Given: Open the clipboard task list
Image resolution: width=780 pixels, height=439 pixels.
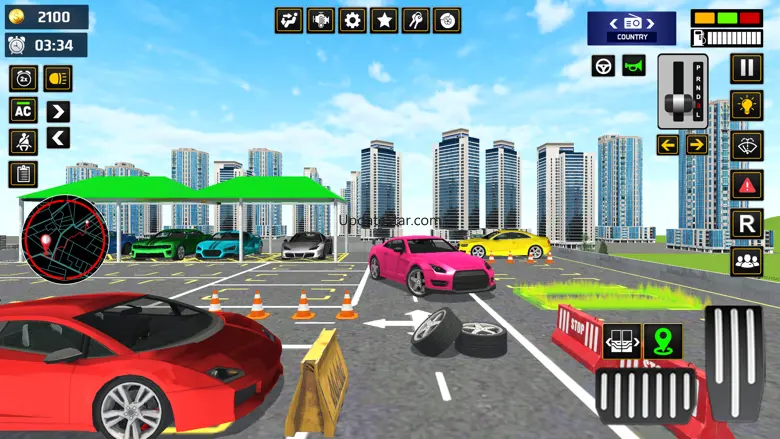Looking at the screenshot, I should coord(23,174).
